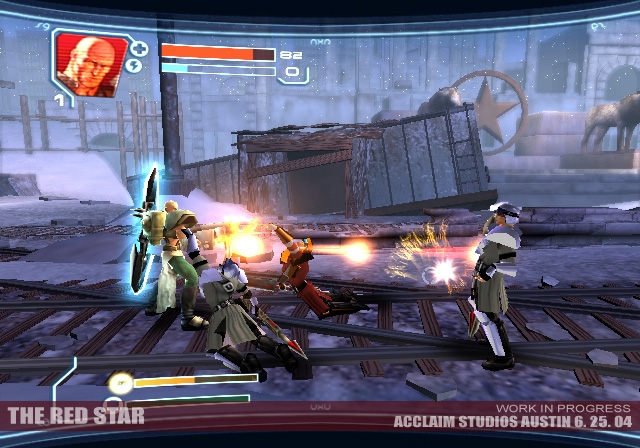Click the lightning bolt energy icon

click(137, 67)
